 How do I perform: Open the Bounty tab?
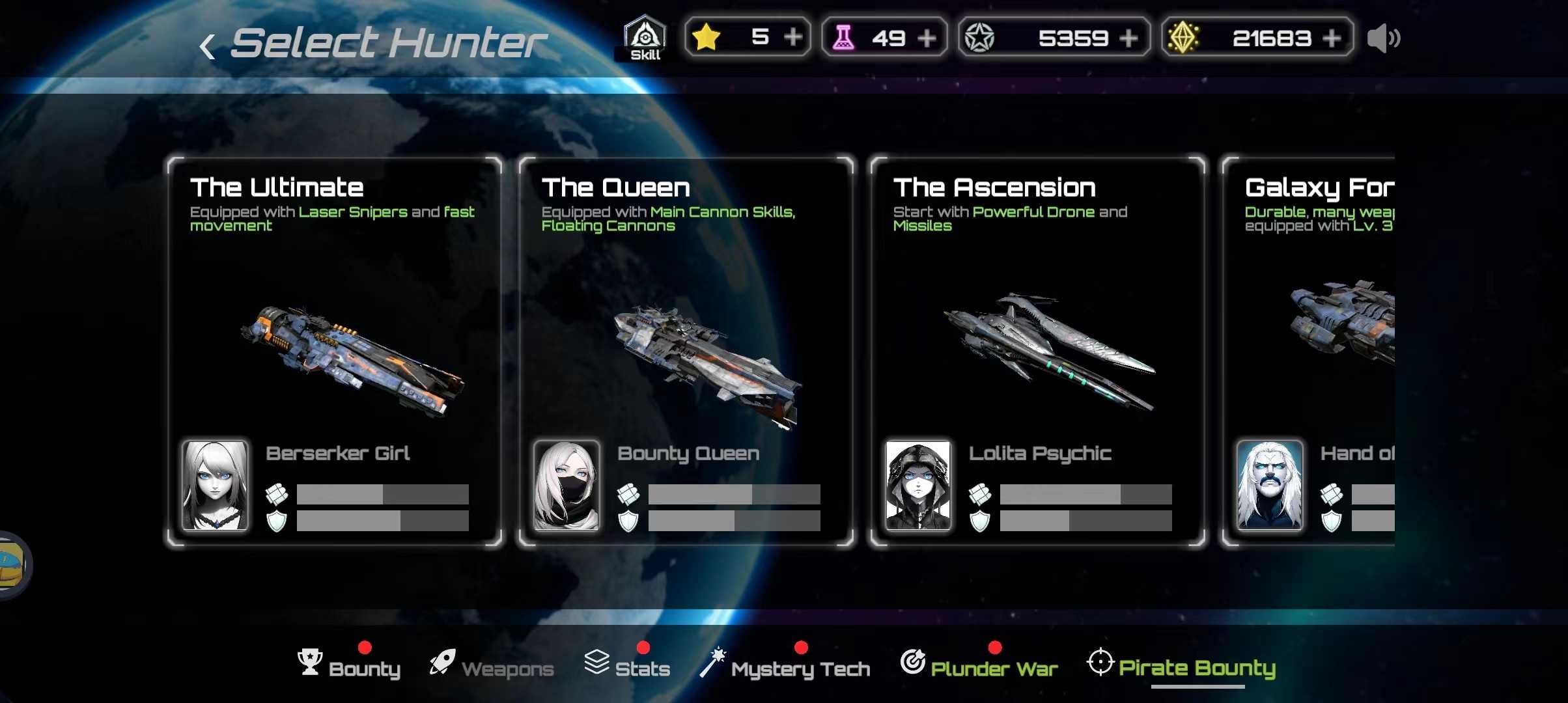(349, 667)
